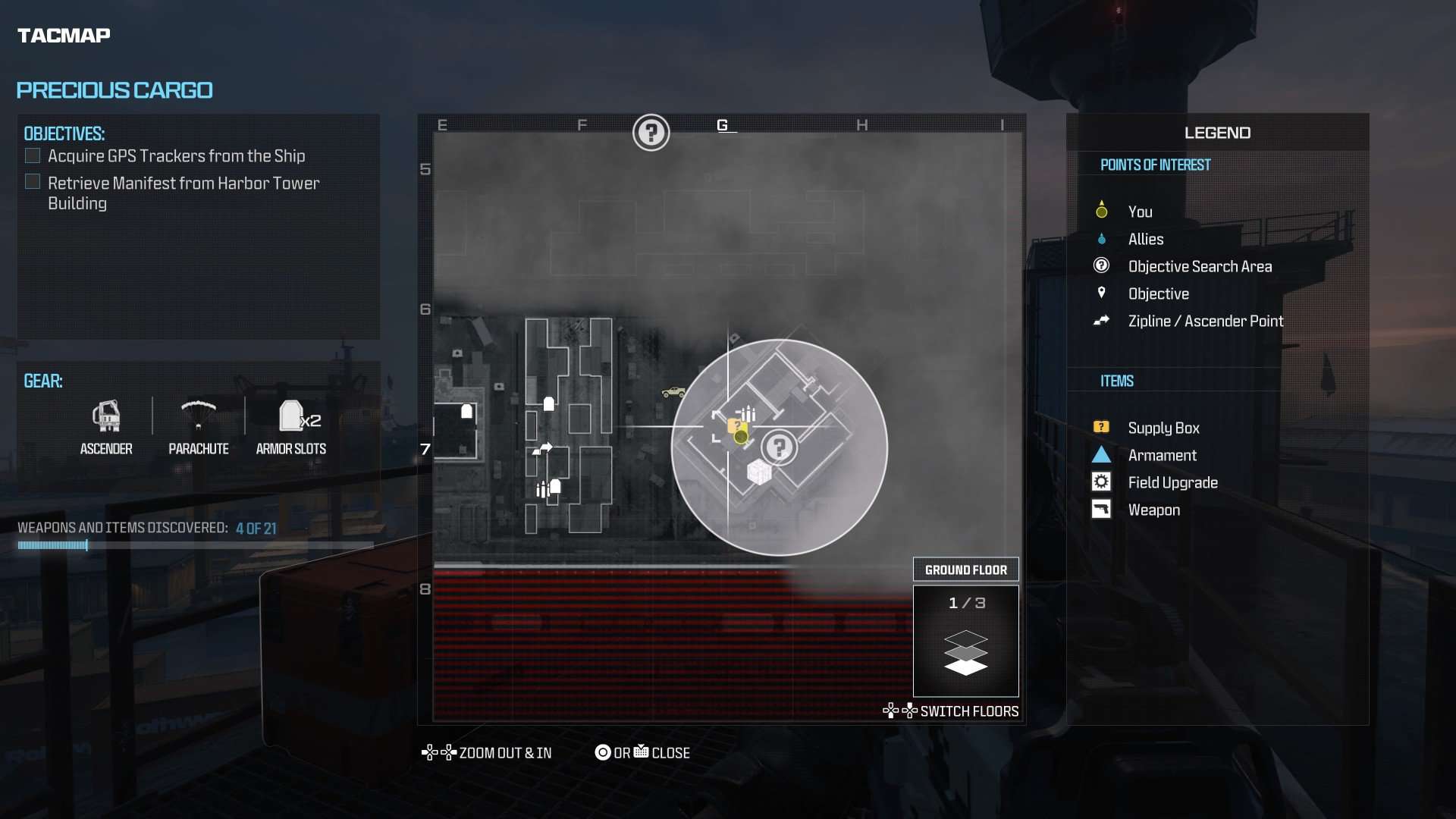The image size is (1456, 819).
Task: Collapse the Points of Interest section
Action: click(1156, 165)
